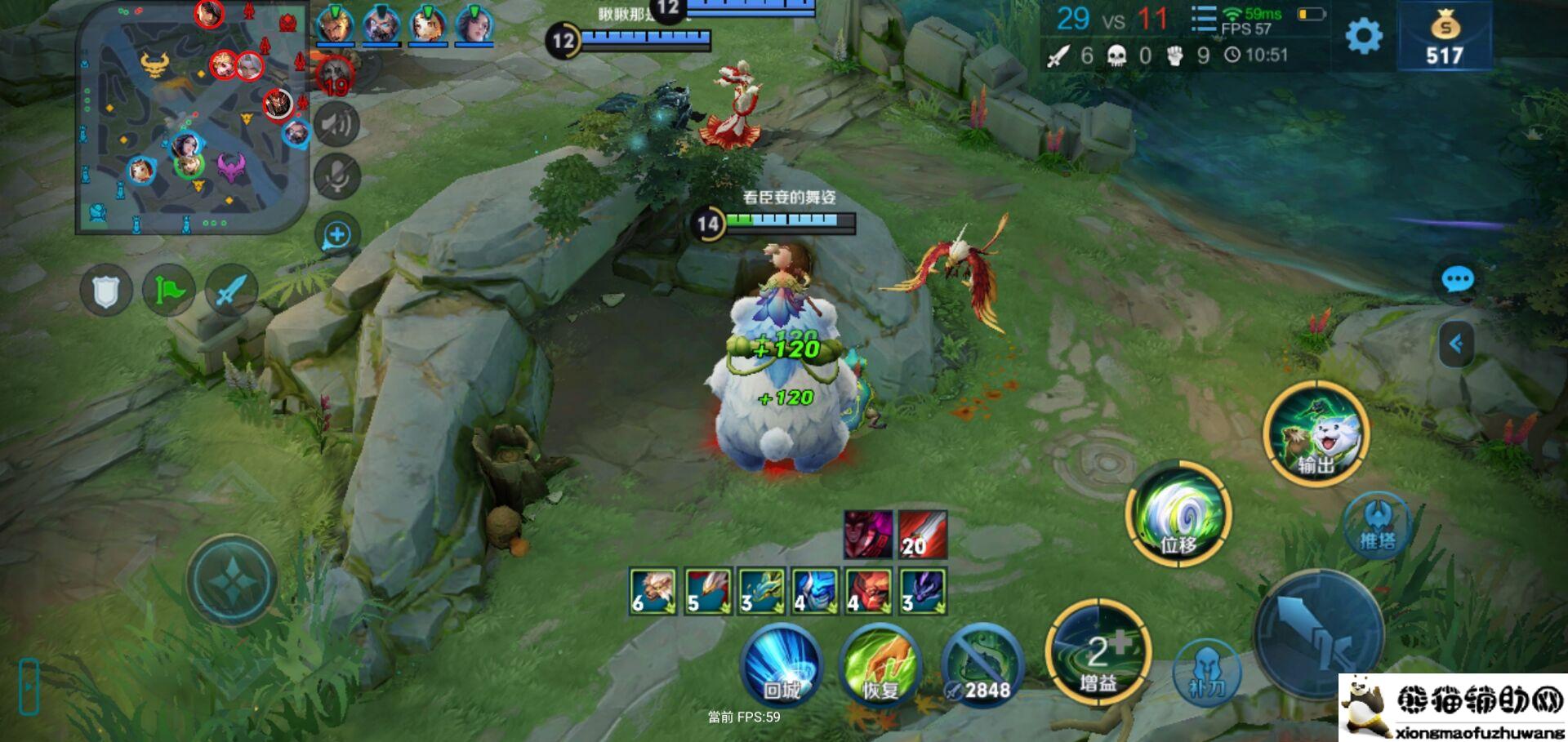Tap the 推塔 tower attack button
The width and height of the screenshot is (1568, 742).
tap(1378, 525)
